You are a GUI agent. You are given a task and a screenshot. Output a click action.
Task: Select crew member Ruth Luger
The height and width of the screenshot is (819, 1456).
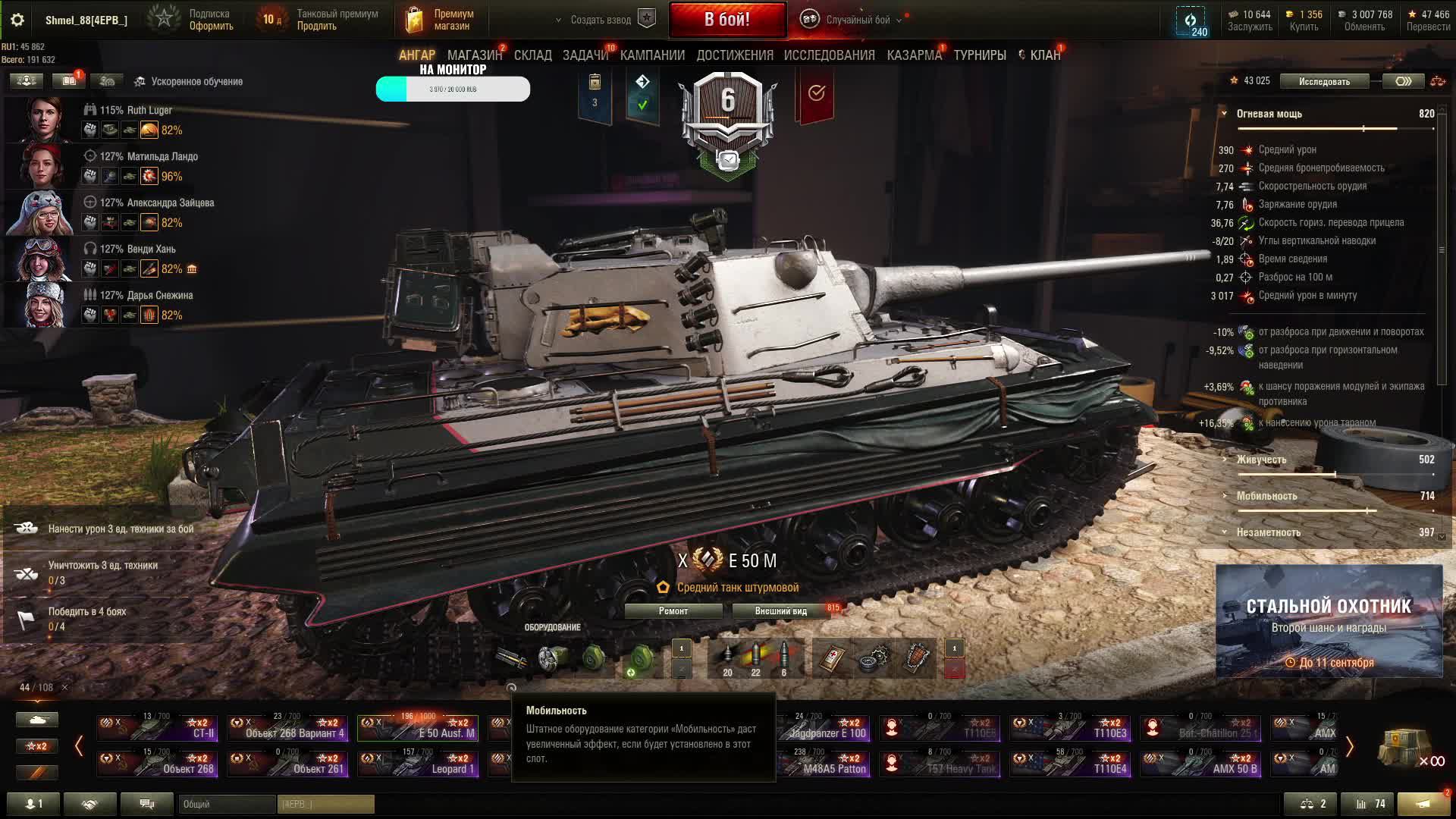point(136,110)
